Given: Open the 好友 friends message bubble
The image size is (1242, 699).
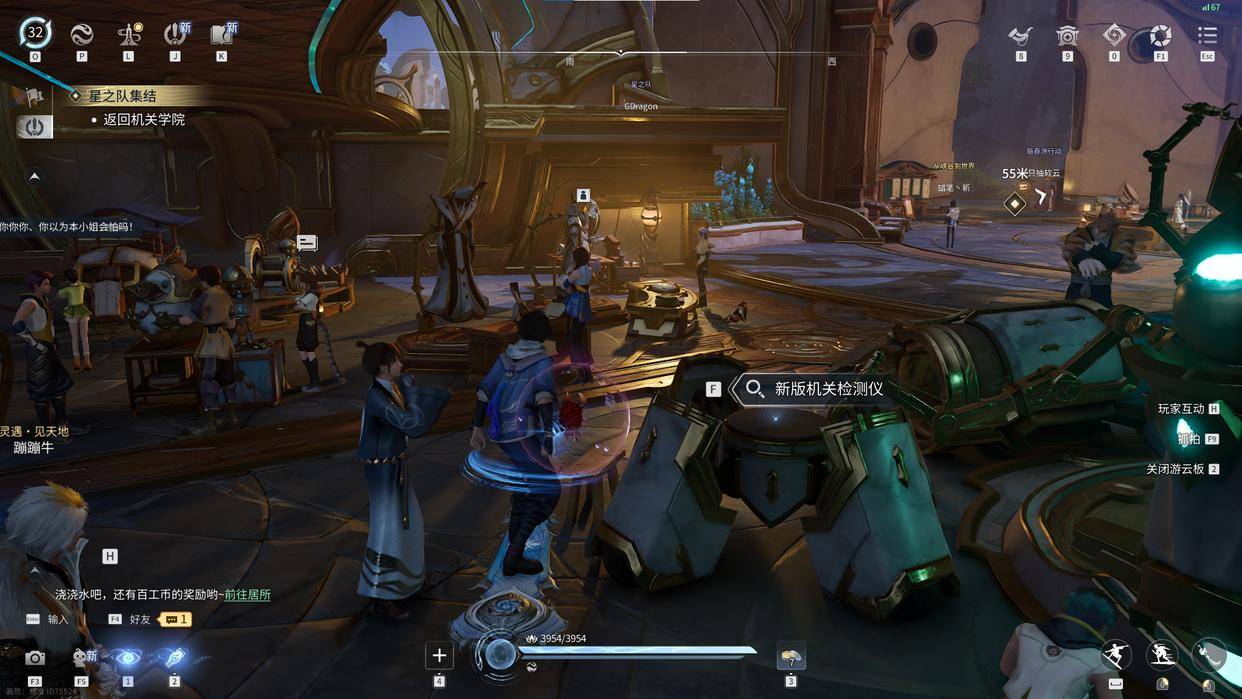Looking at the screenshot, I should pos(177,619).
